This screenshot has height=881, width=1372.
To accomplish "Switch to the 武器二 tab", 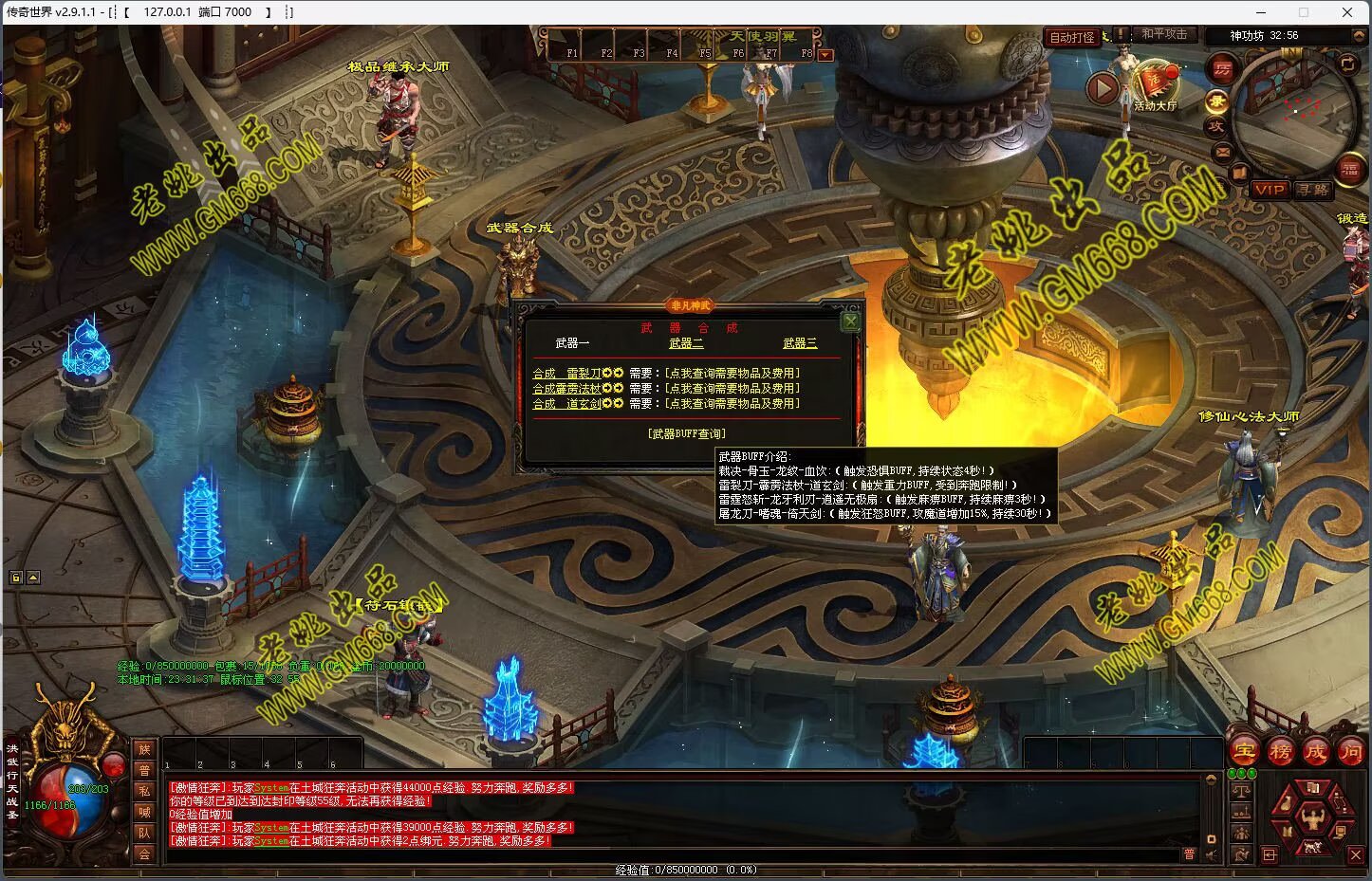I will (686, 343).
